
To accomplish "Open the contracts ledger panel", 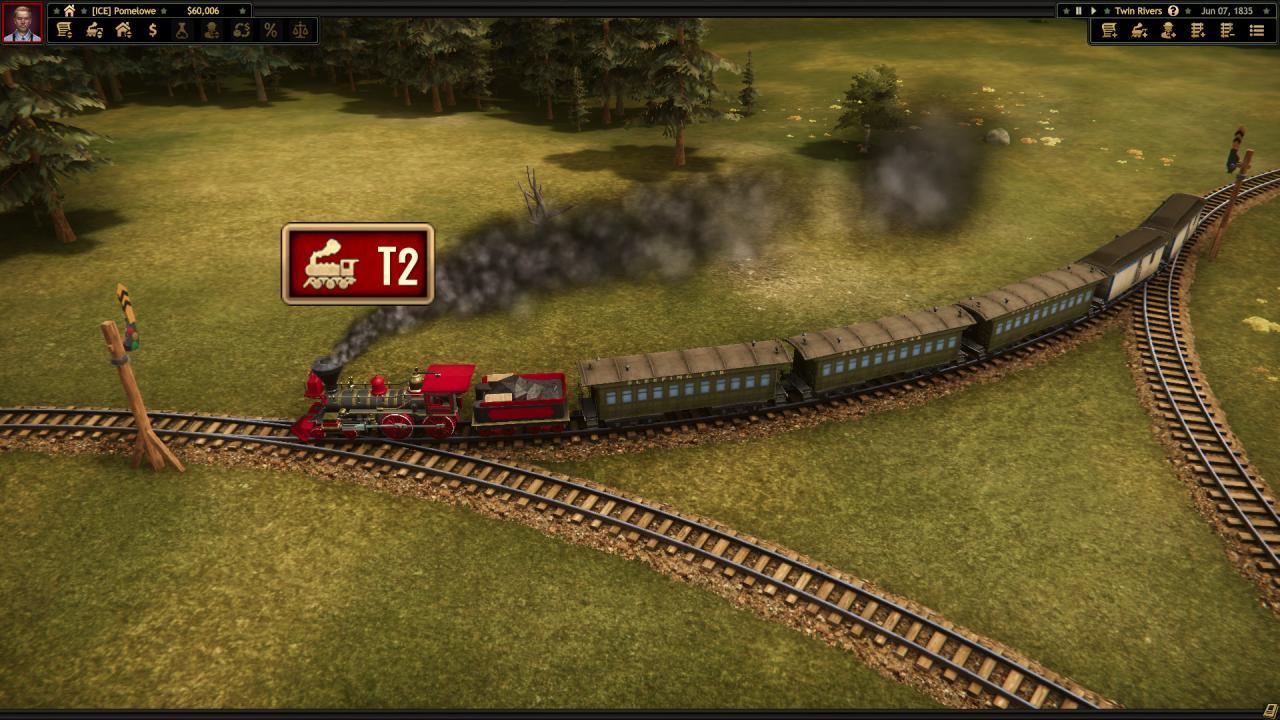I will pyautogui.click(x=63, y=30).
